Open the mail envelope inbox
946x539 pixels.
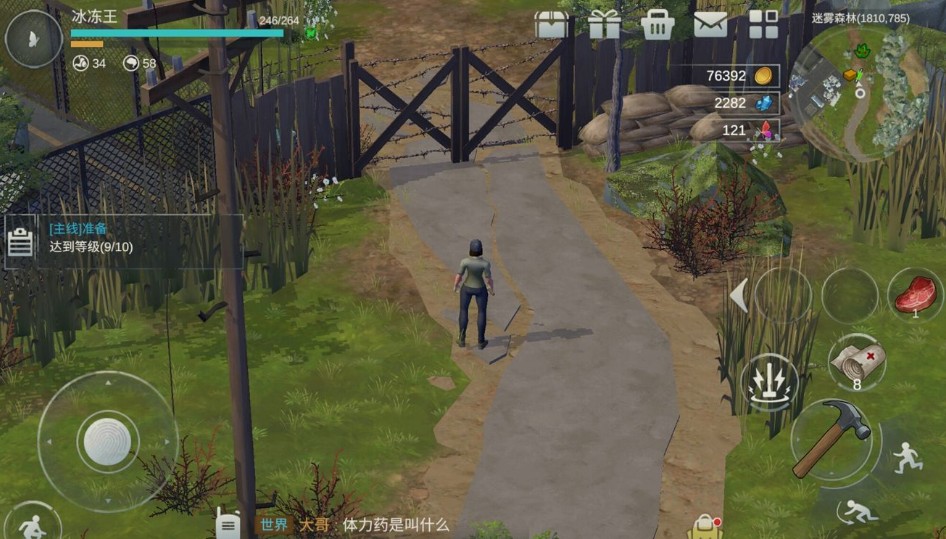(x=710, y=24)
